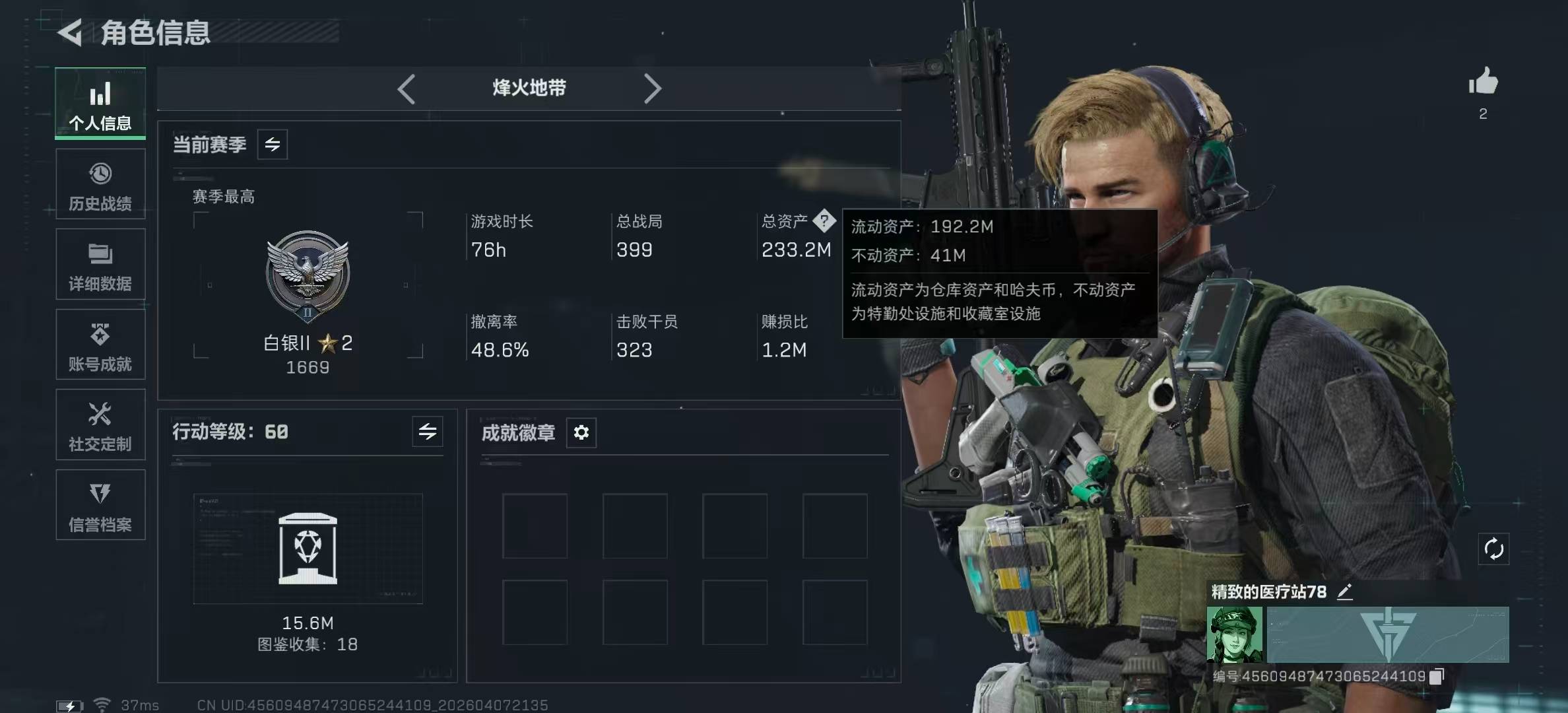Select the 详细数据 tab
The width and height of the screenshot is (1568, 713).
click(100, 265)
